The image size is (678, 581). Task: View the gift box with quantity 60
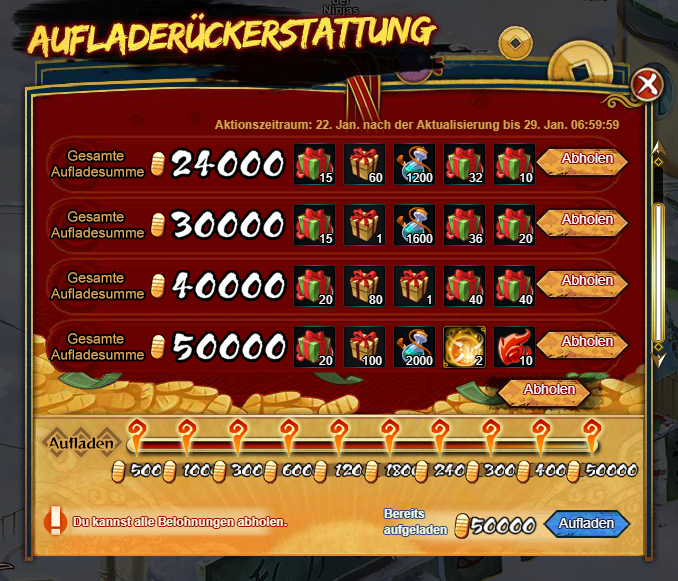(364, 164)
